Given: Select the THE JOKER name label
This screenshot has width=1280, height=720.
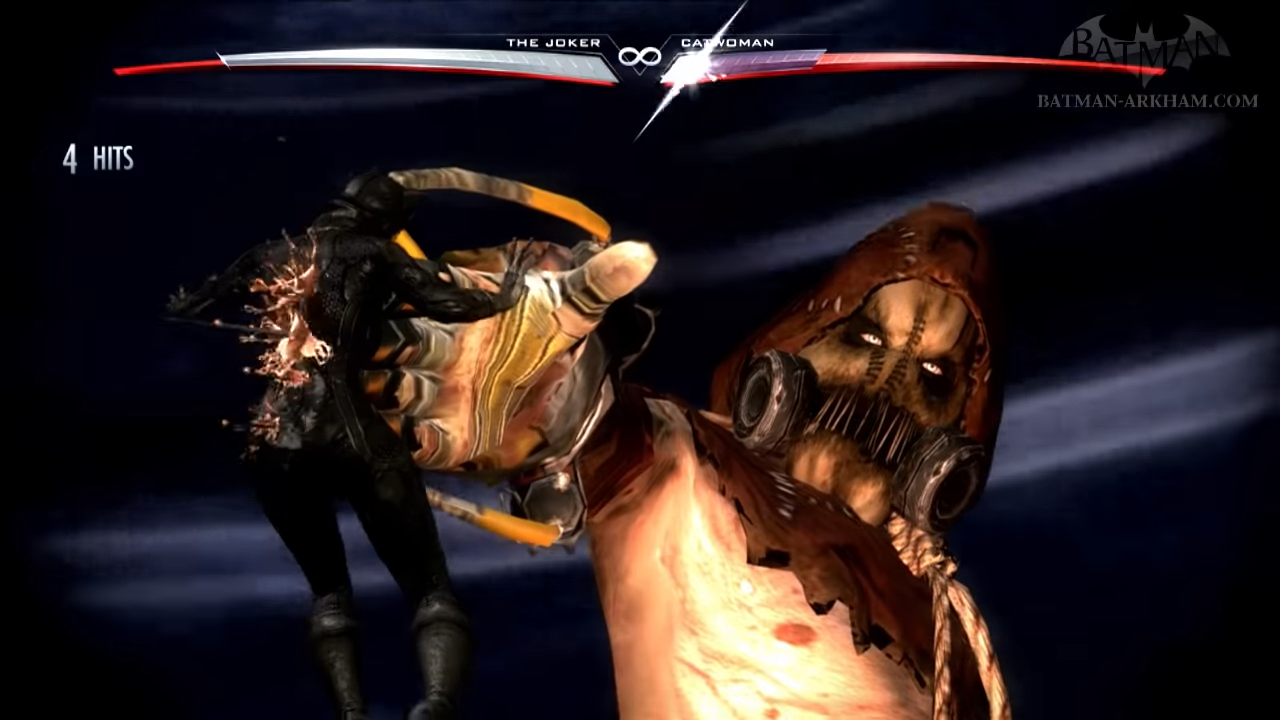Looking at the screenshot, I should click(555, 43).
